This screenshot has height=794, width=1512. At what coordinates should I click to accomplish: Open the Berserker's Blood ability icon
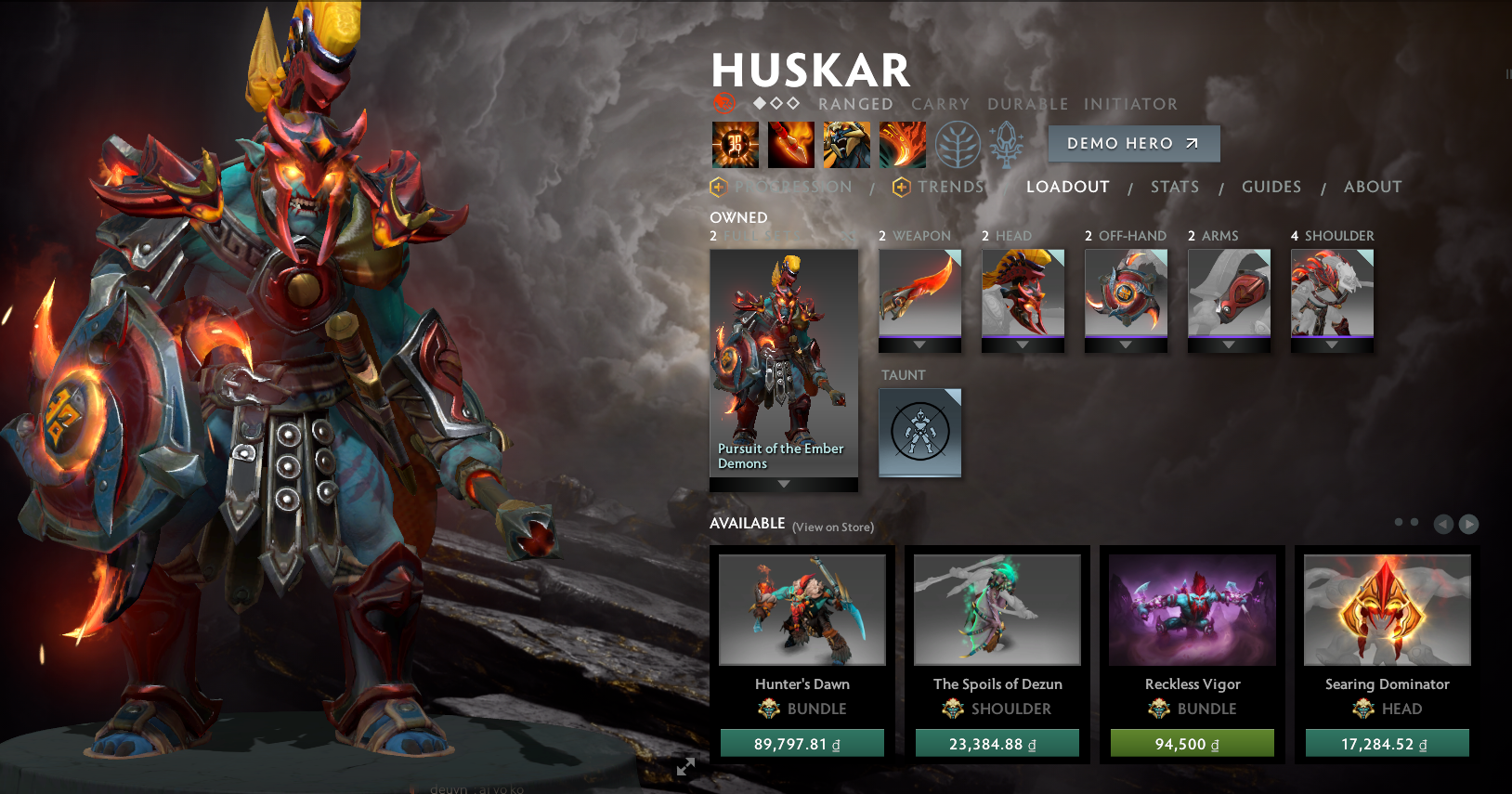(x=846, y=144)
